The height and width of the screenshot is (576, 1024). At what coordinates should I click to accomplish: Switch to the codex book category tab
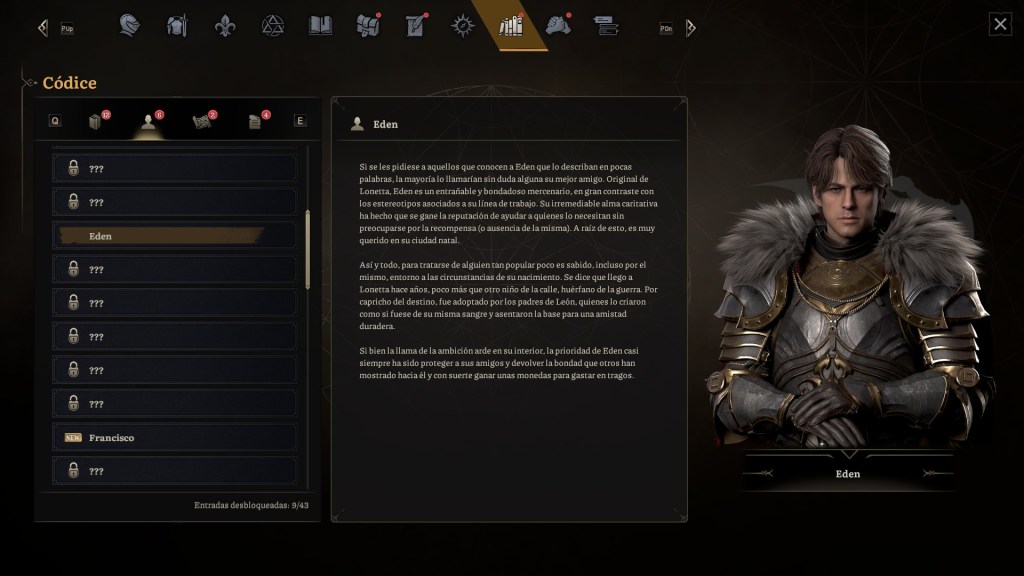(96, 121)
